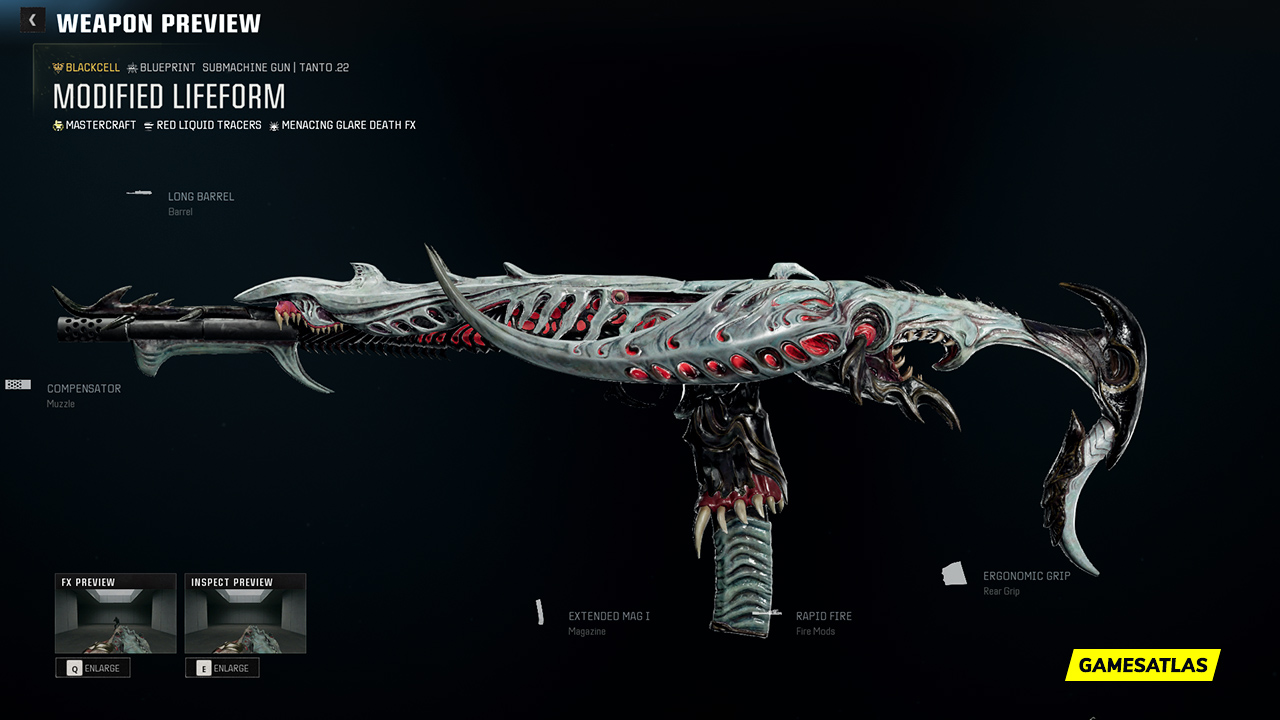1280x720 pixels.
Task: Choose the Ergonomic Grip rear grip
Action: point(1026,577)
